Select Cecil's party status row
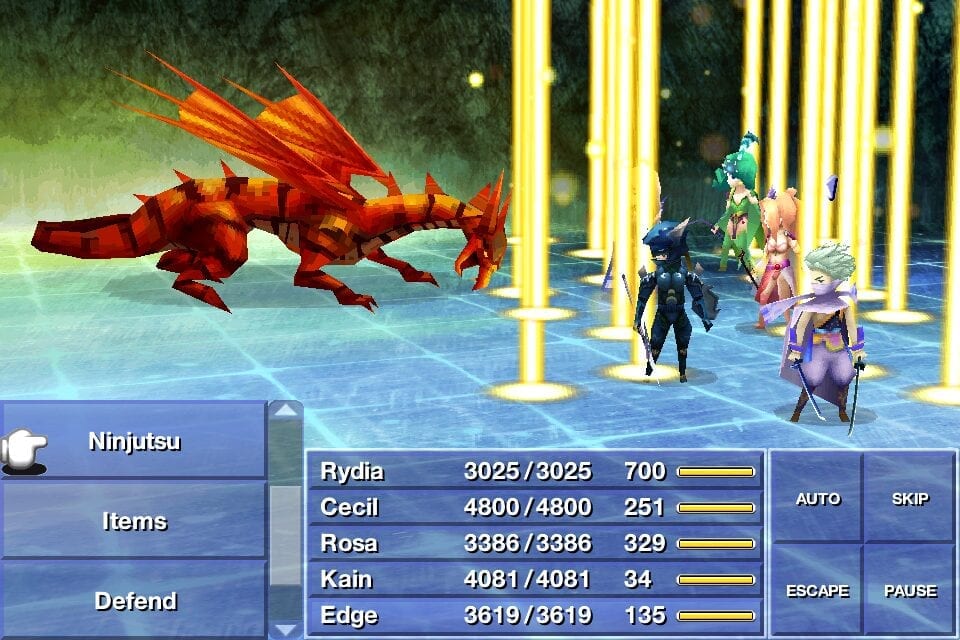960x640 pixels. [x=536, y=507]
